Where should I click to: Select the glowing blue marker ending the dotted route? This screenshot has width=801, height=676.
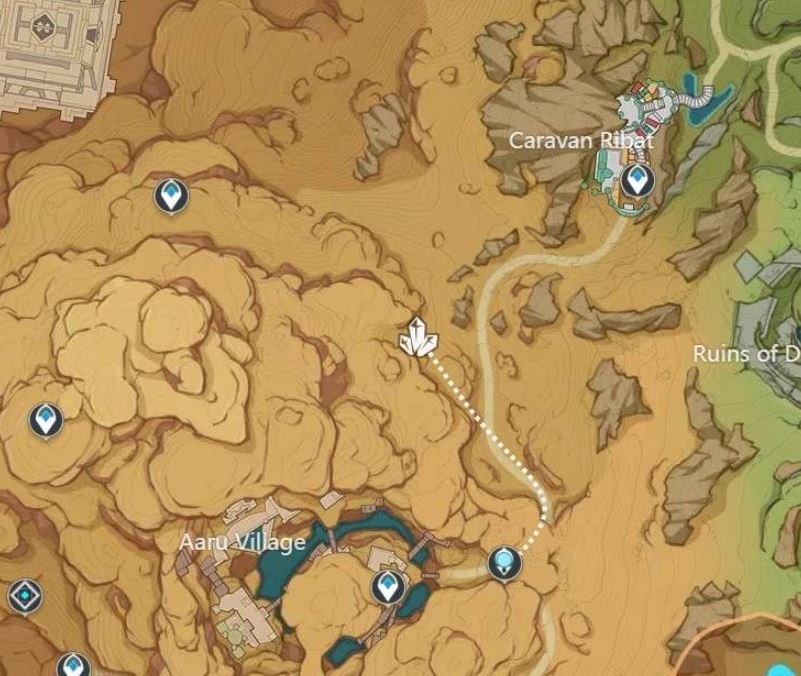505,564
